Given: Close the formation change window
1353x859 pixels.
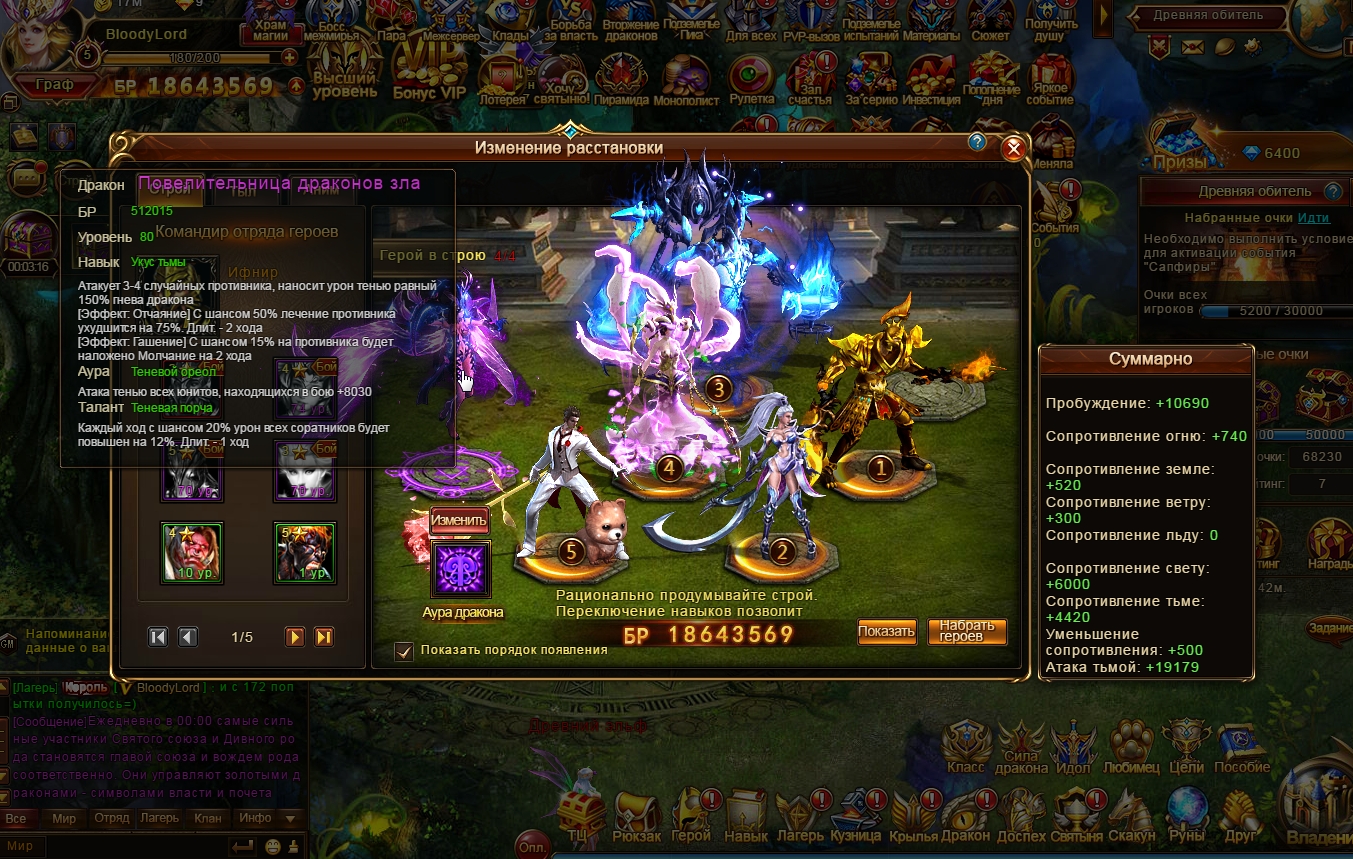Looking at the screenshot, I should click(x=1013, y=149).
